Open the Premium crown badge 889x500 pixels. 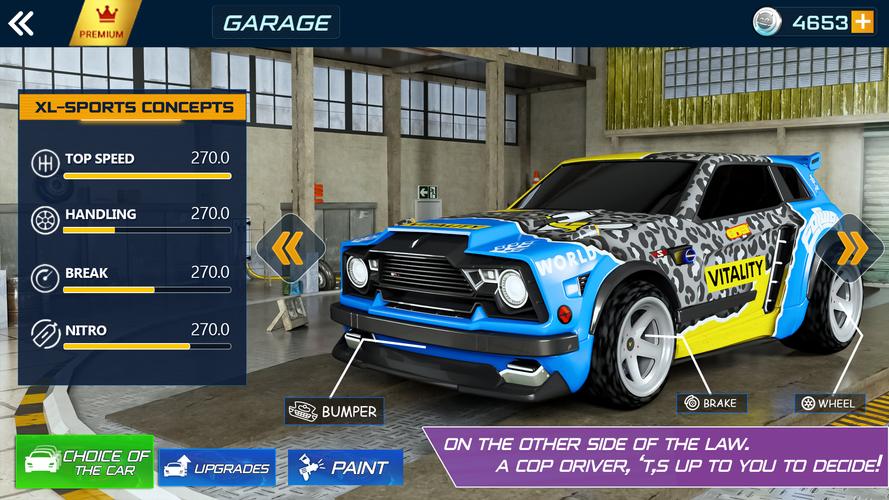click(x=102, y=23)
